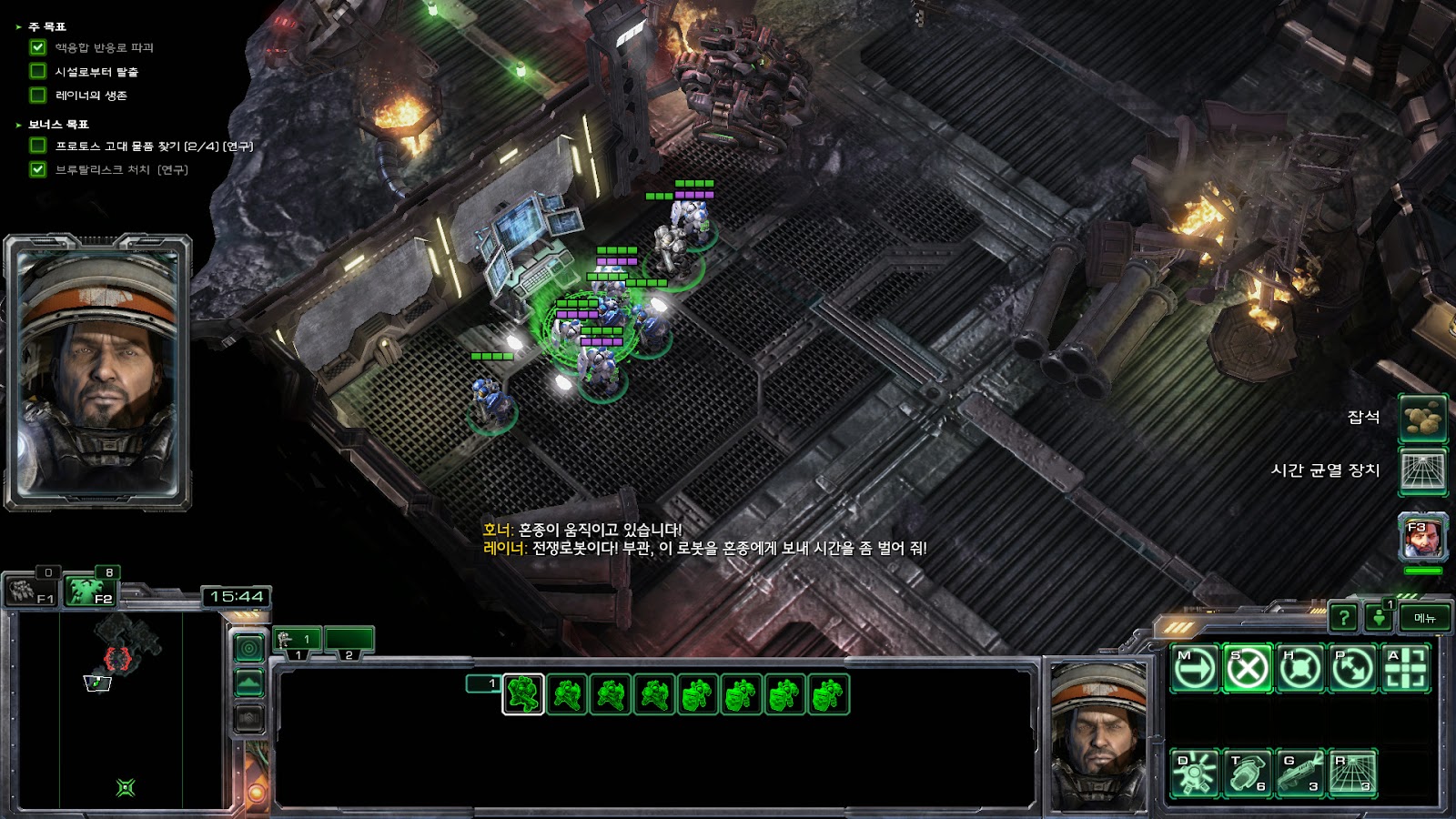Select control group 1 tab
This screenshot has width=1456, height=819.
pos(297,641)
